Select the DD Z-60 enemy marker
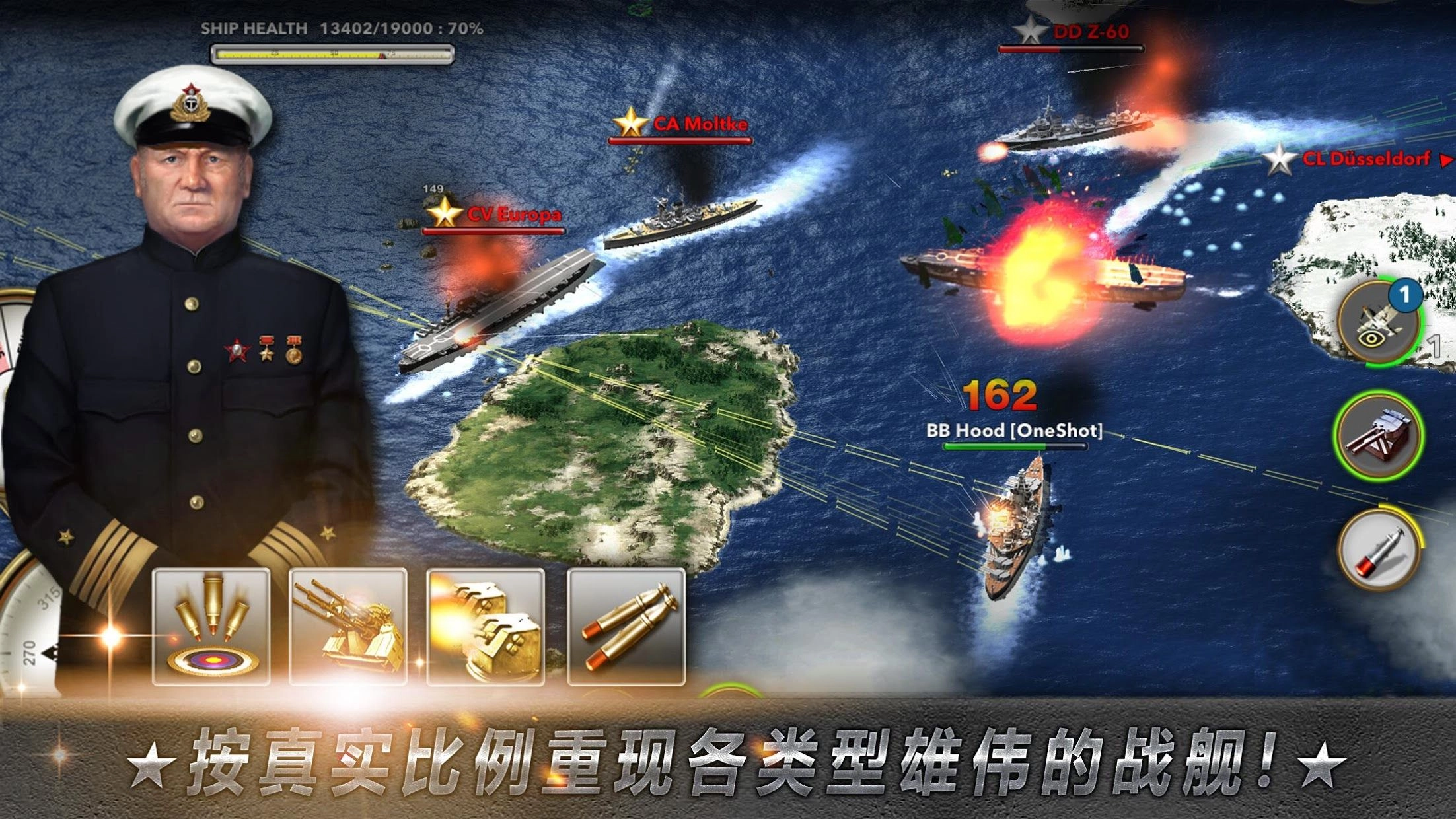The height and width of the screenshot is (819, 1456). point(1073,32)
